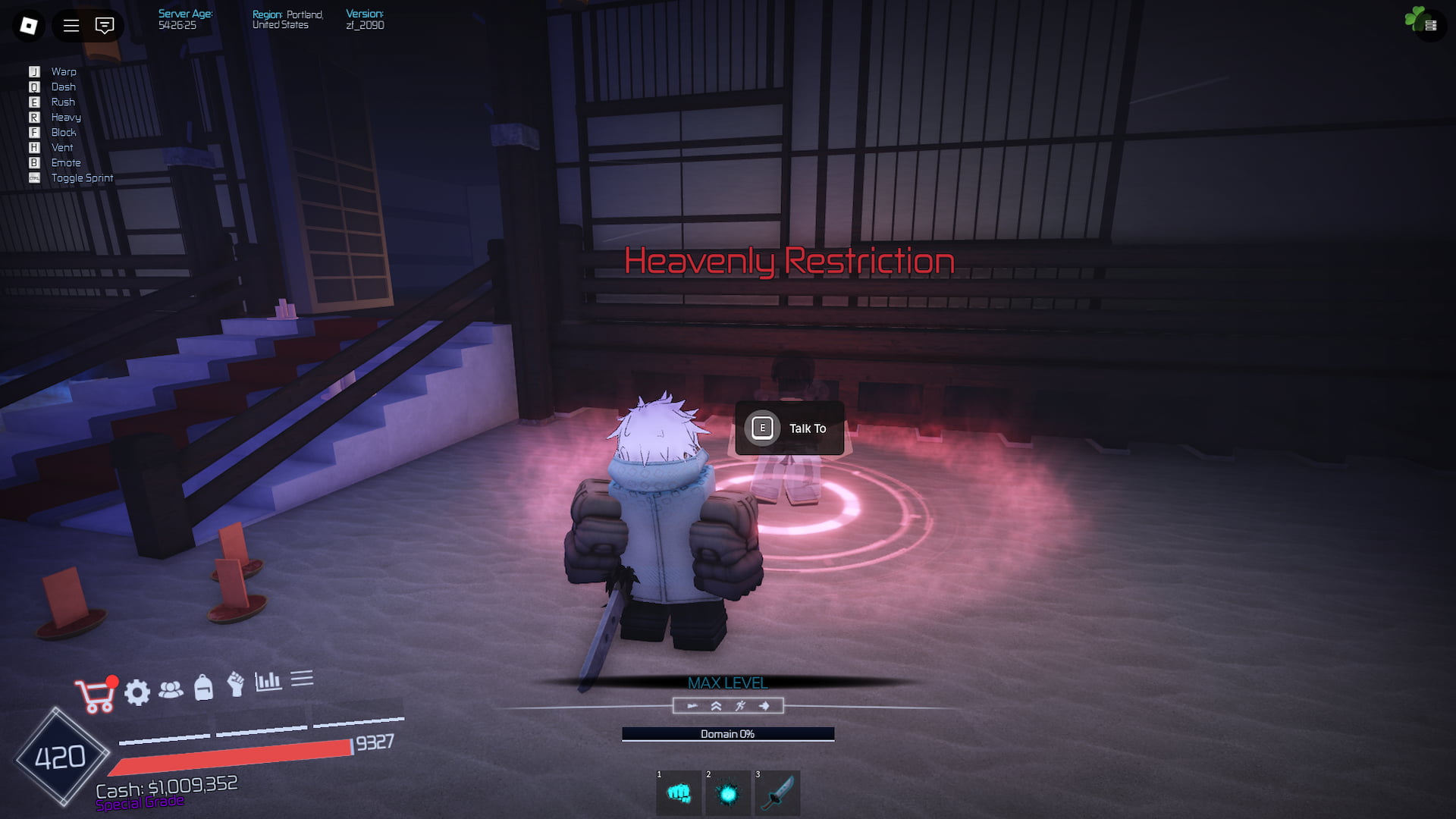View the stats bar chart icon
This screenshot has height=819, width=1456.
point(270,682)
